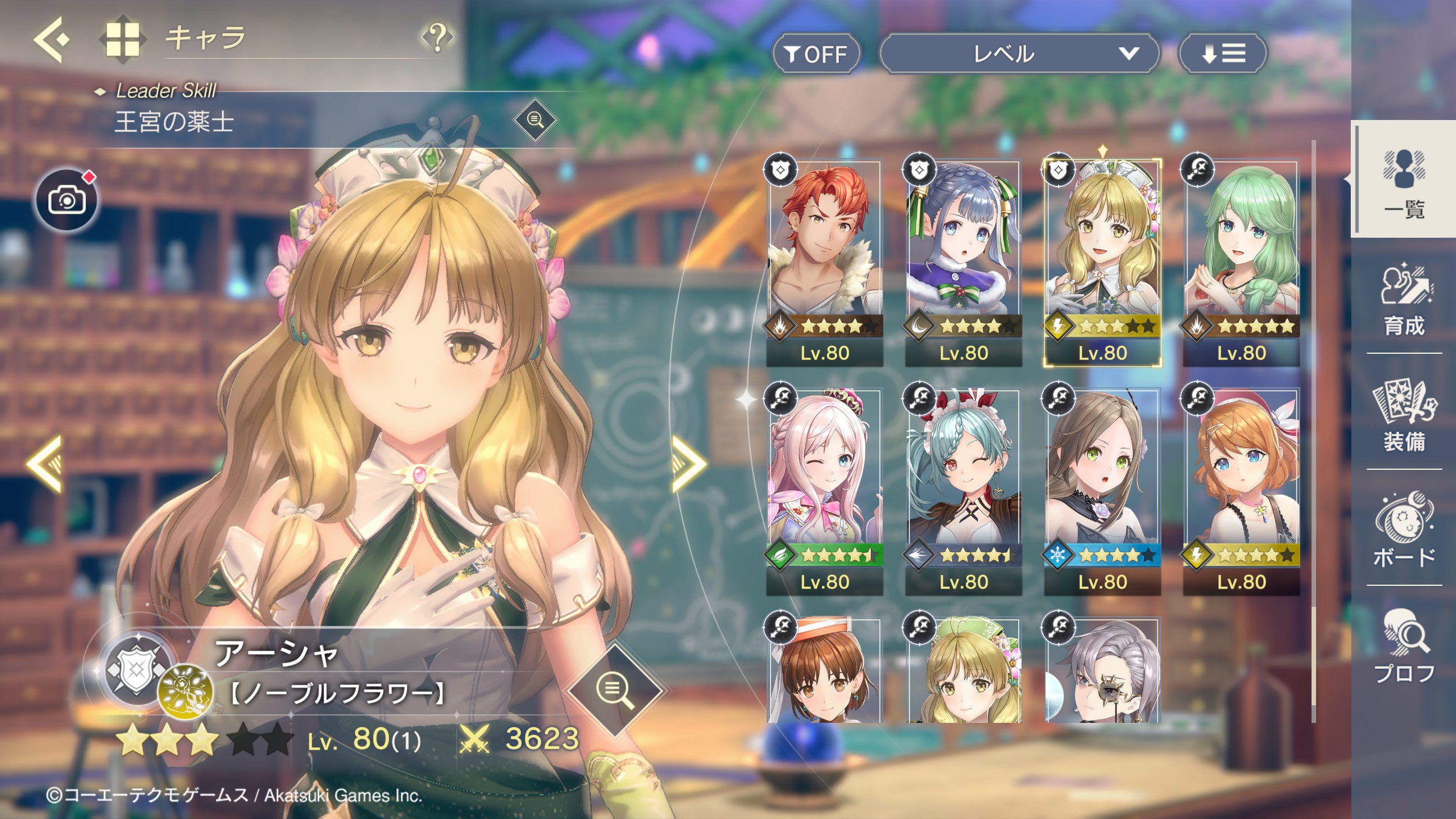
Task: Open character details with large magnifier button
Action: 615,690
